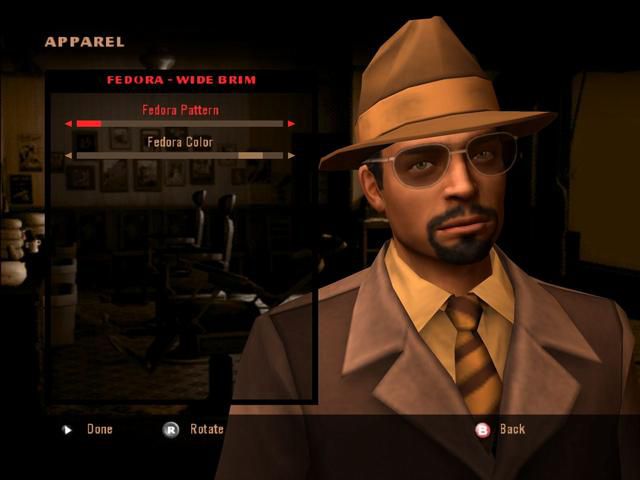The height and width of the screenshot is (480, 640).
Task: Choose the Fedora Color option
Action: (x=180, y=142)
